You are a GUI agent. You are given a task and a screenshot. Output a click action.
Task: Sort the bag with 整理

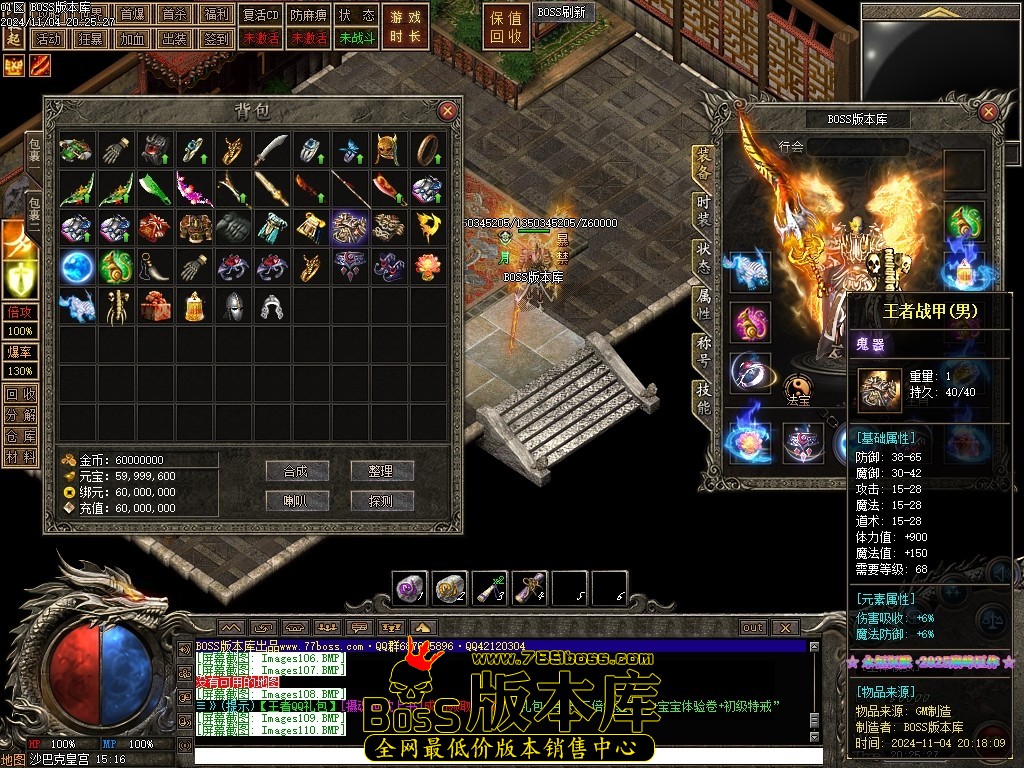(x=381, y=471)
